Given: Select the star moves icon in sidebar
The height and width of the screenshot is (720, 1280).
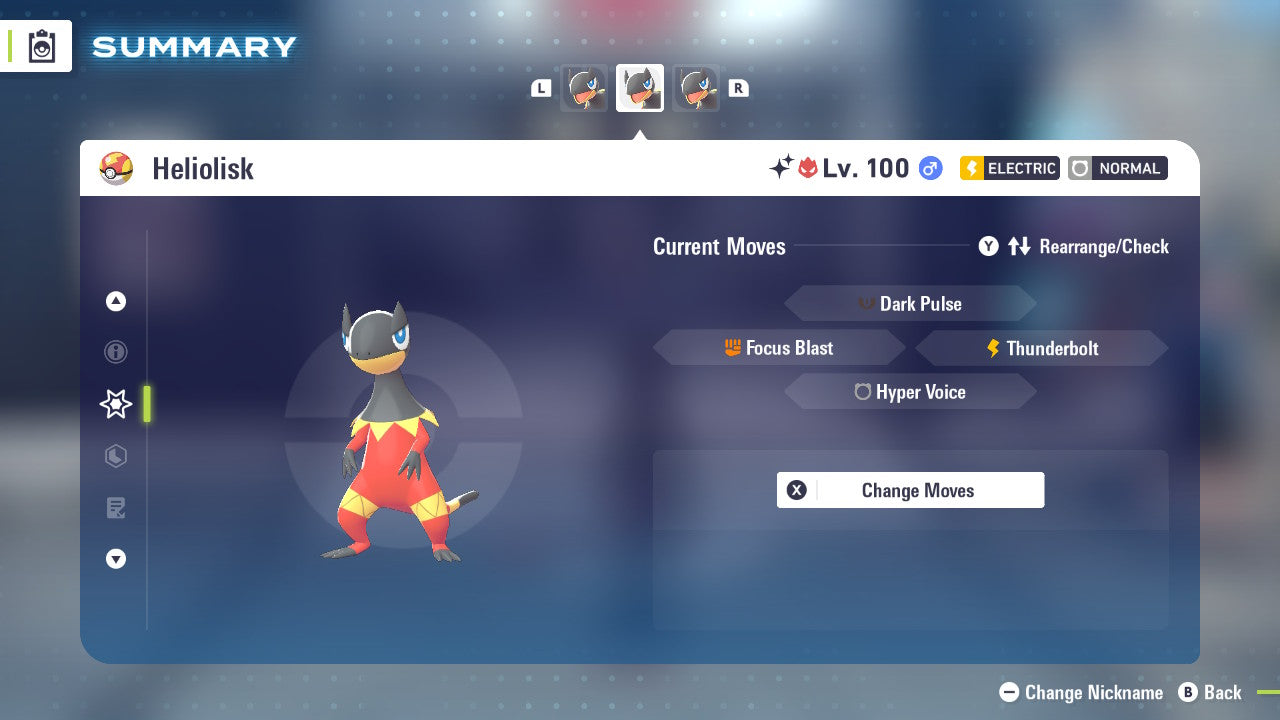Looking at the screenshot, I should click(115, 404).
